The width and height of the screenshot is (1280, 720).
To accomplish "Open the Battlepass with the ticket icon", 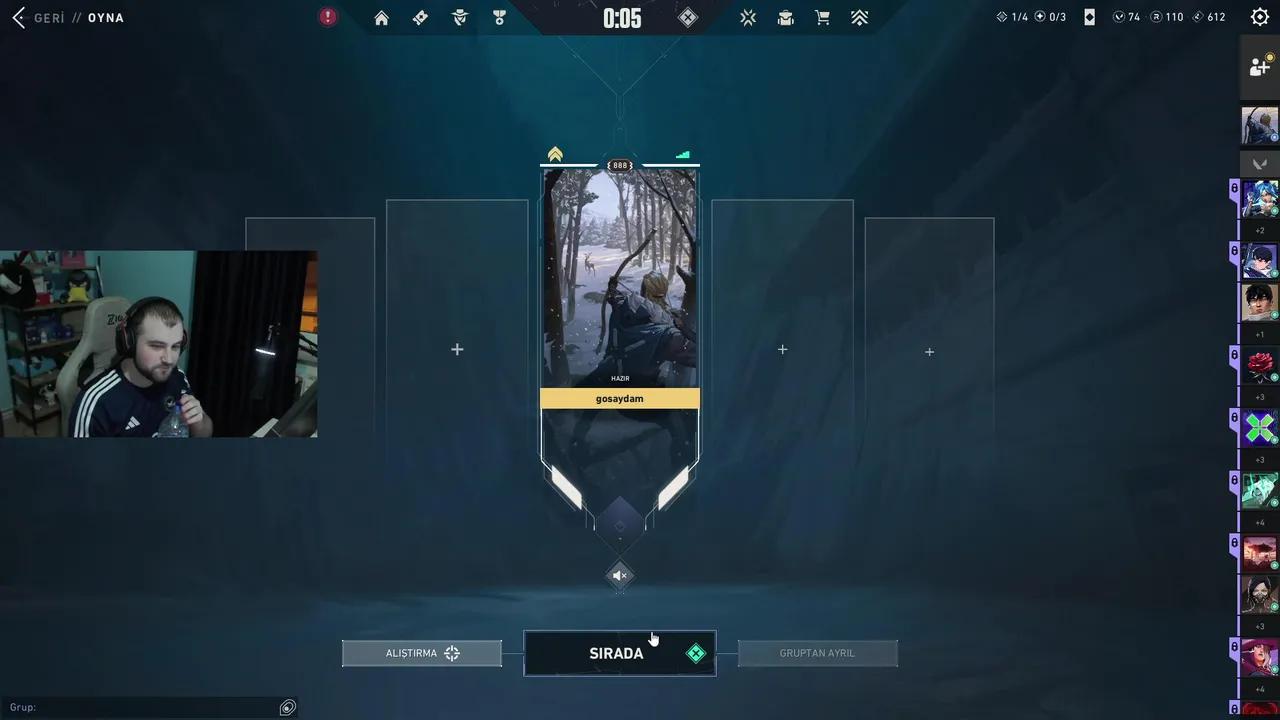I will click(x=420, y=17).
